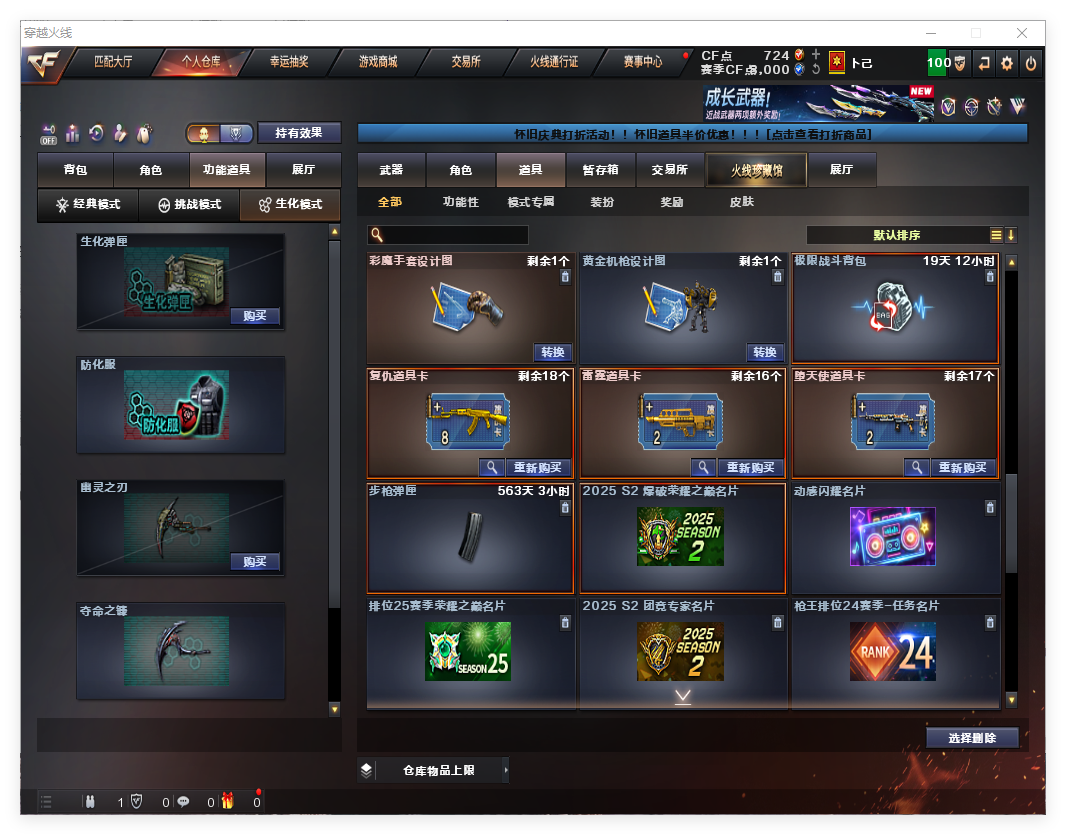Image resolution: width=1066 pixels, height=835 pixels.
Task: Open the 匹配大厅 lobby menu
Action: tap(113, 62)
